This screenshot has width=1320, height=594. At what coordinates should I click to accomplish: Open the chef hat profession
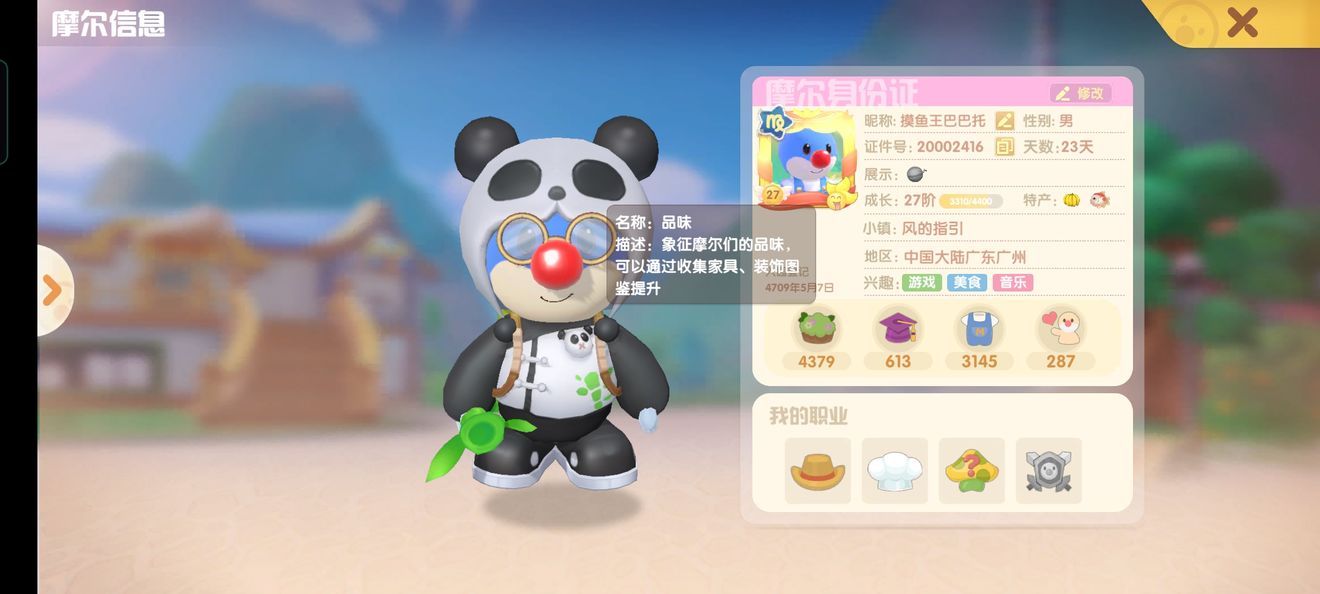895,471
